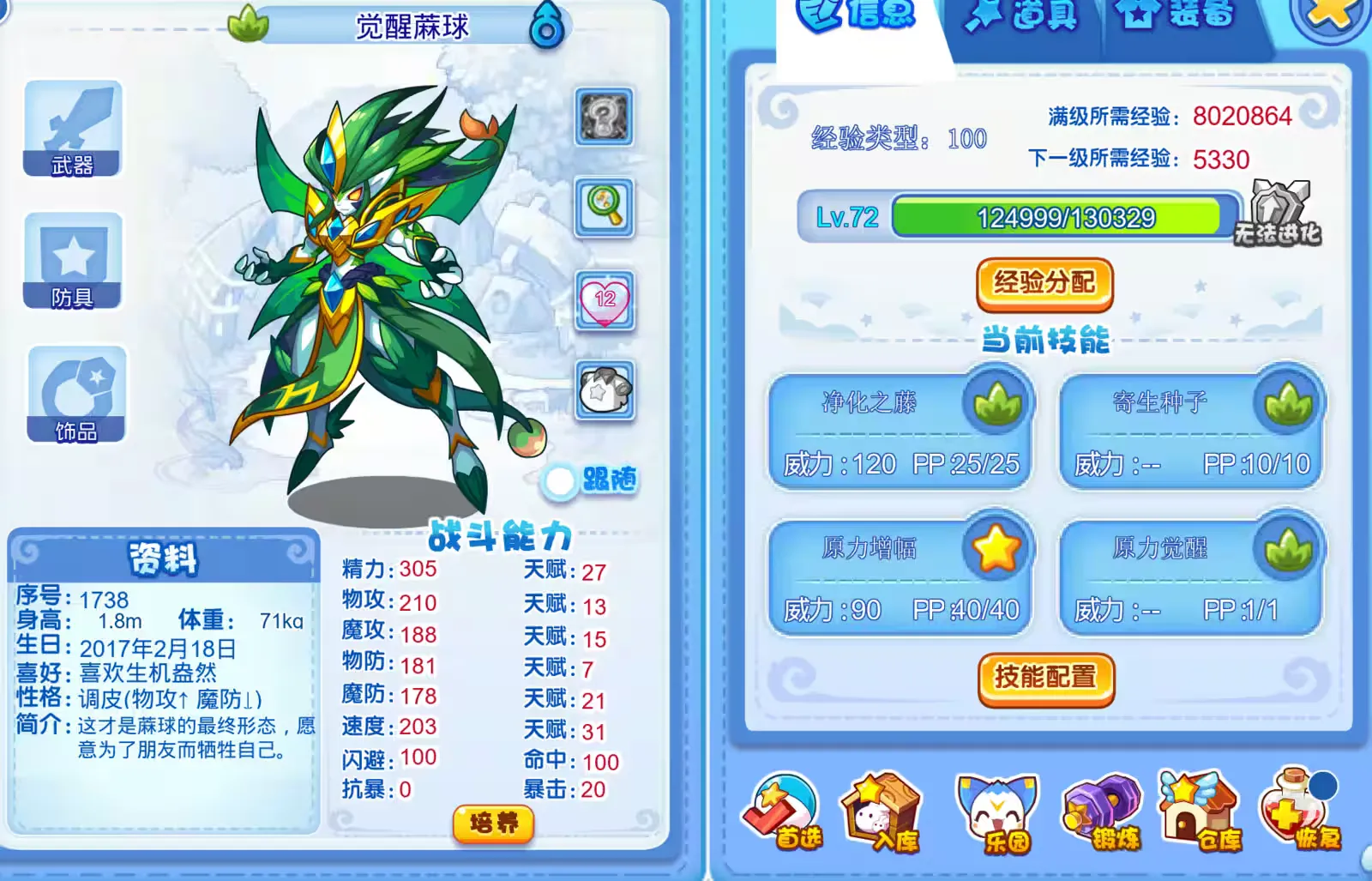Choose the 净化之藤 skill card
The height and width of the screenshot is (881, 1372).
[900, 431]
